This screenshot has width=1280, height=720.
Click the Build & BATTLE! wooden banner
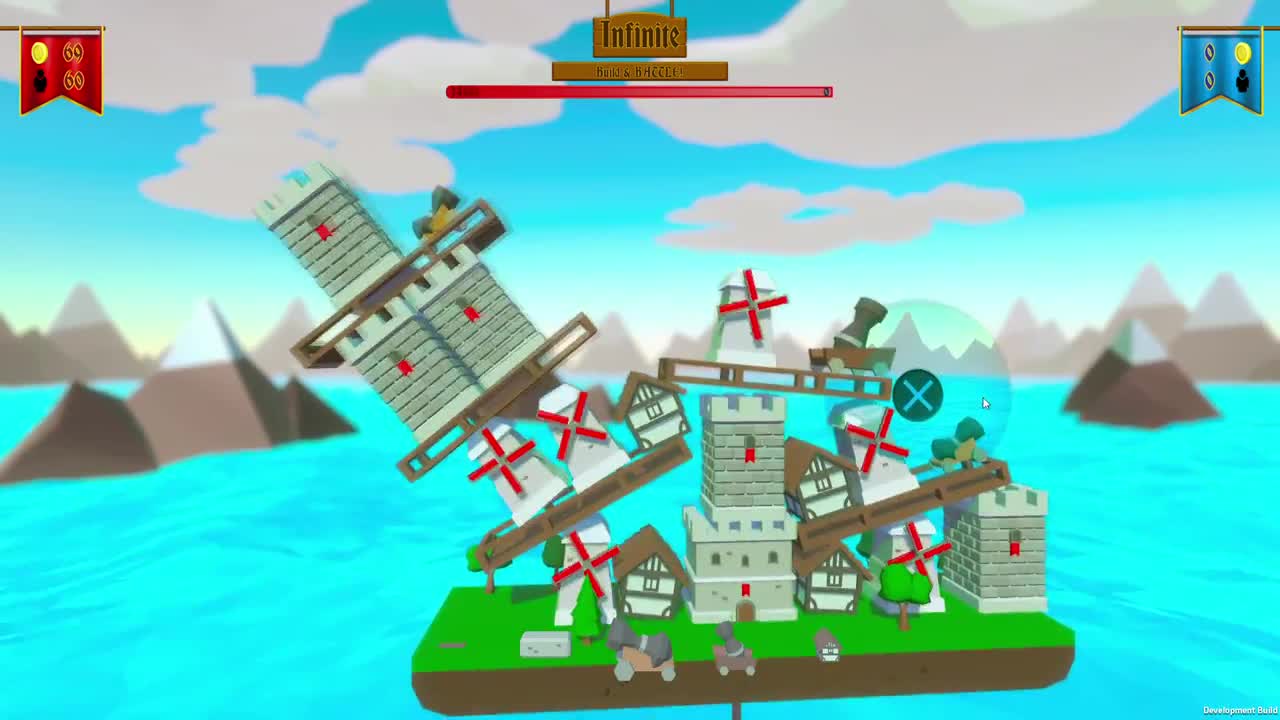pyautogui.click(x=640, y=72)
